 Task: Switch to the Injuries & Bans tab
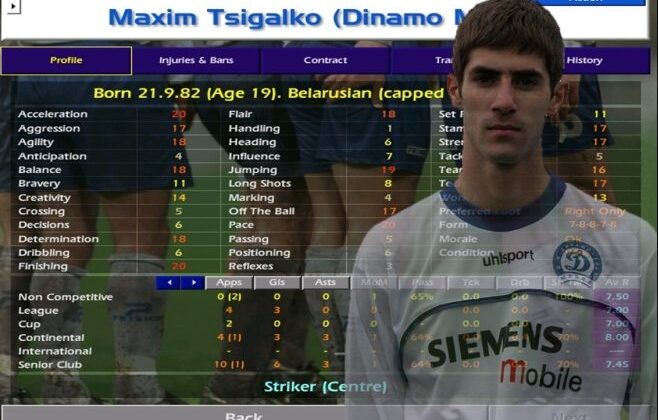click(195, 61)
